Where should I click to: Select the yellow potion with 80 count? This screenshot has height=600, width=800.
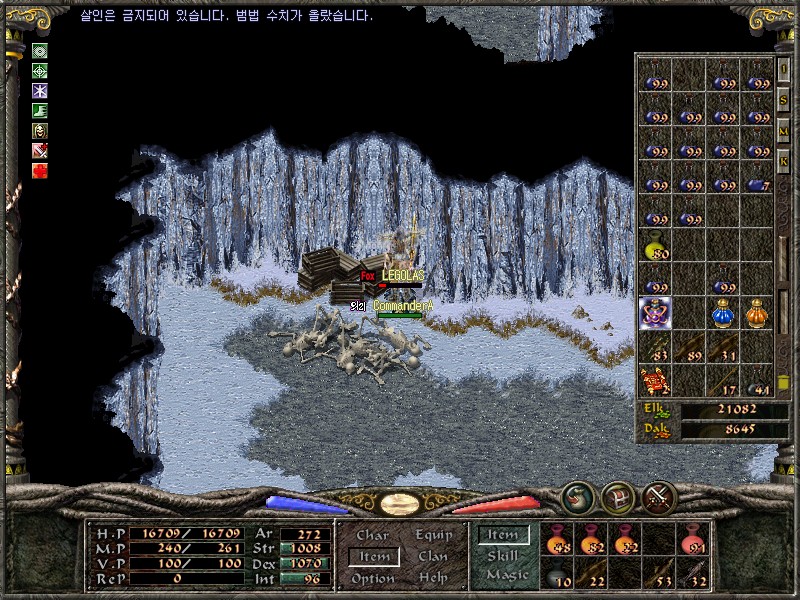click(x=655, y=247)
